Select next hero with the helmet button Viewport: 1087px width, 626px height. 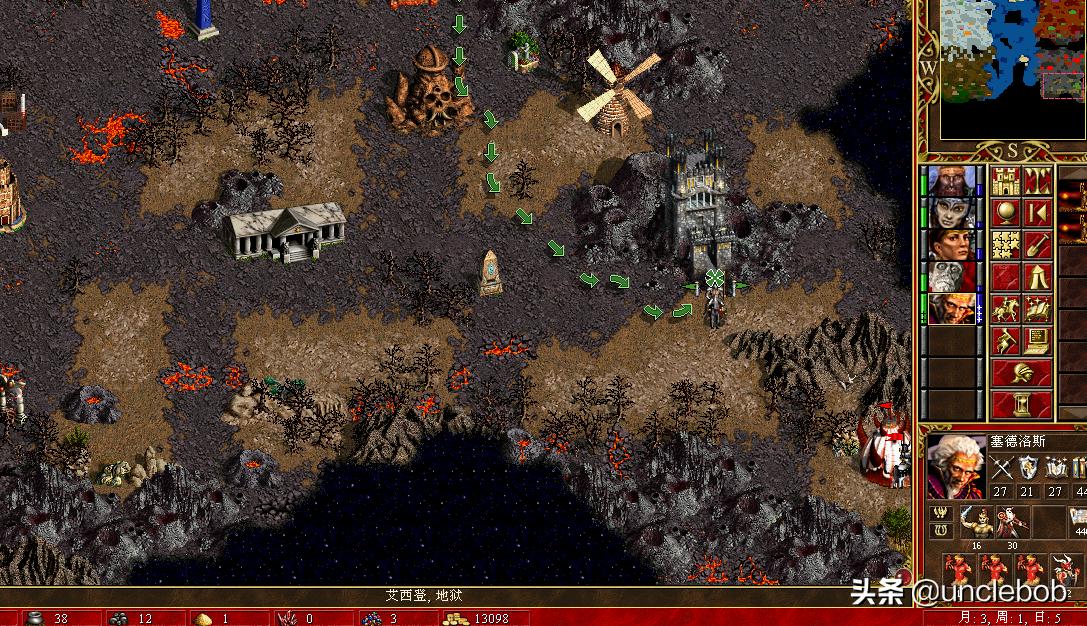pos(1020,373)
